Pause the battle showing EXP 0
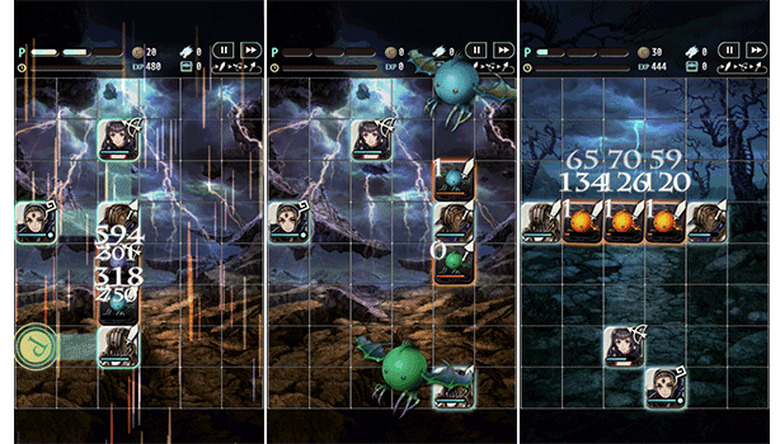Screen dimensions: 780x444 (x=477, y=50)
